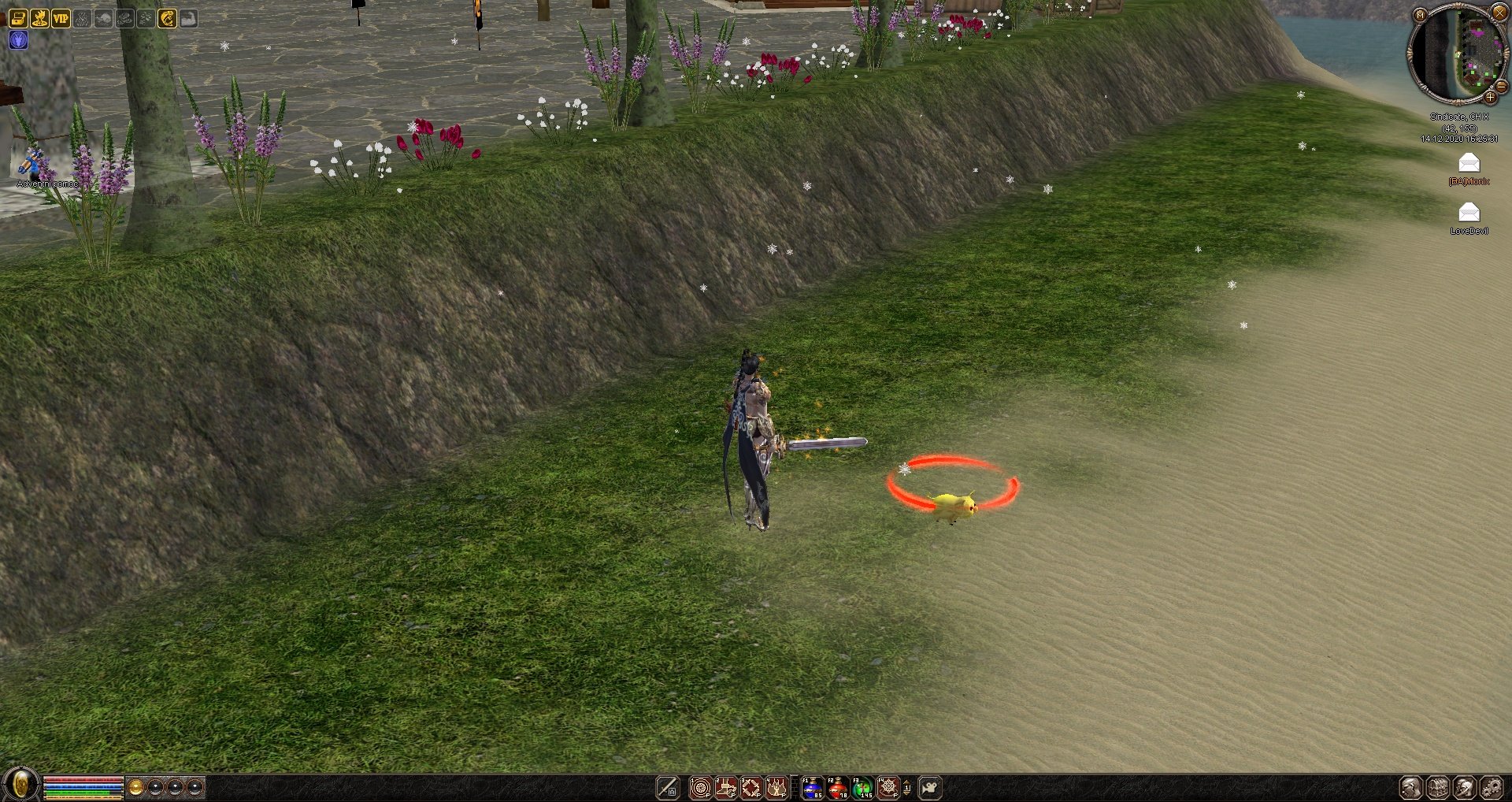The height and width of the screenshot is (802, 1512).
Task: Use the blue mana potion in F2 slot
Action: tap(812, 787)
